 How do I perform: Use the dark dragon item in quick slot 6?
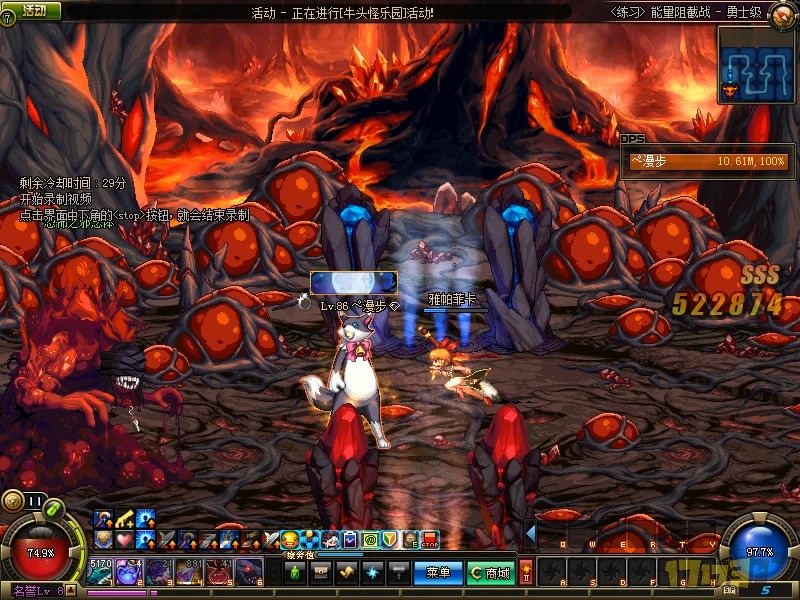coord(247,572)
